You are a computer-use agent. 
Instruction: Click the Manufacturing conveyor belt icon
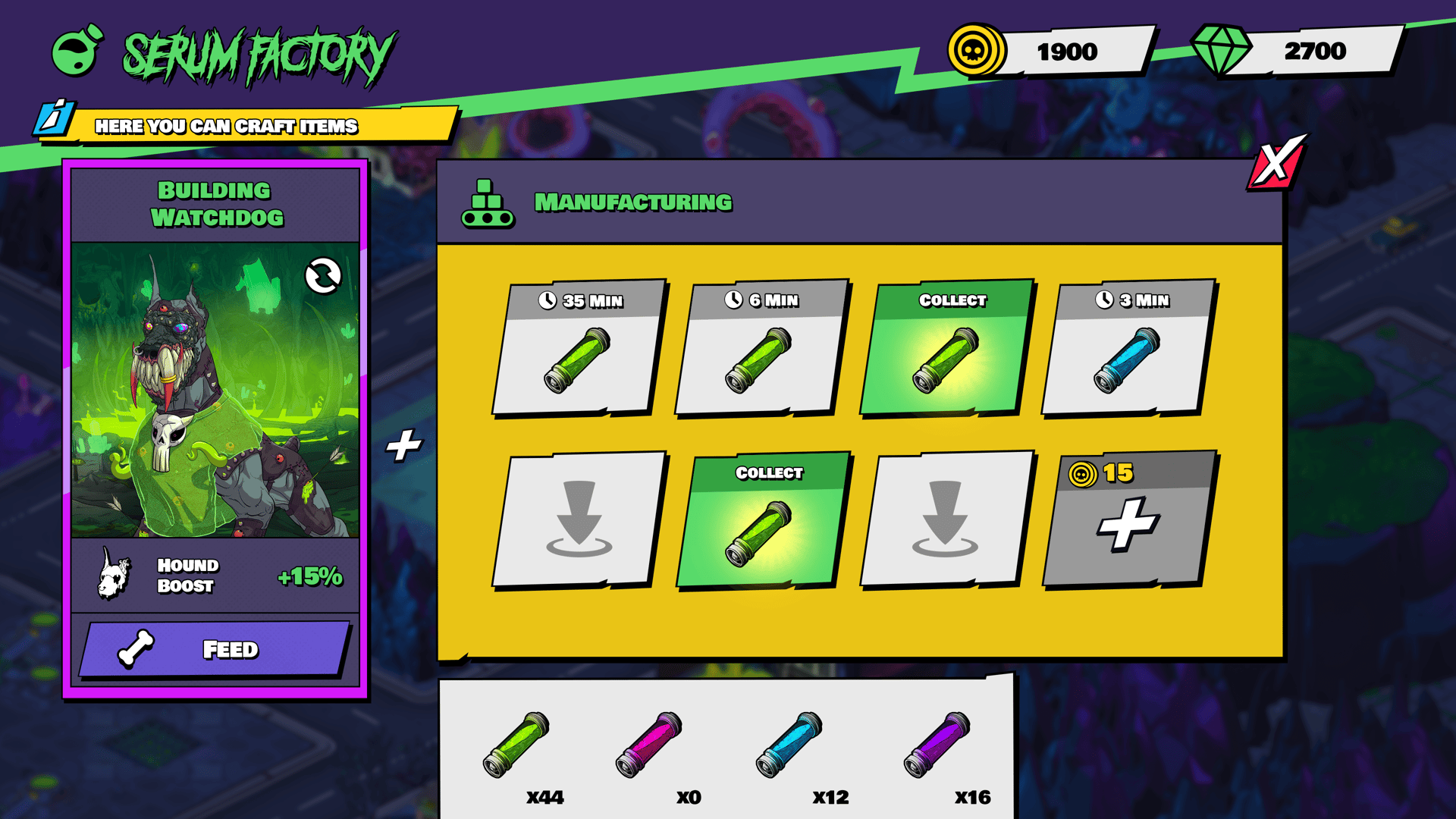coord(489,202)
